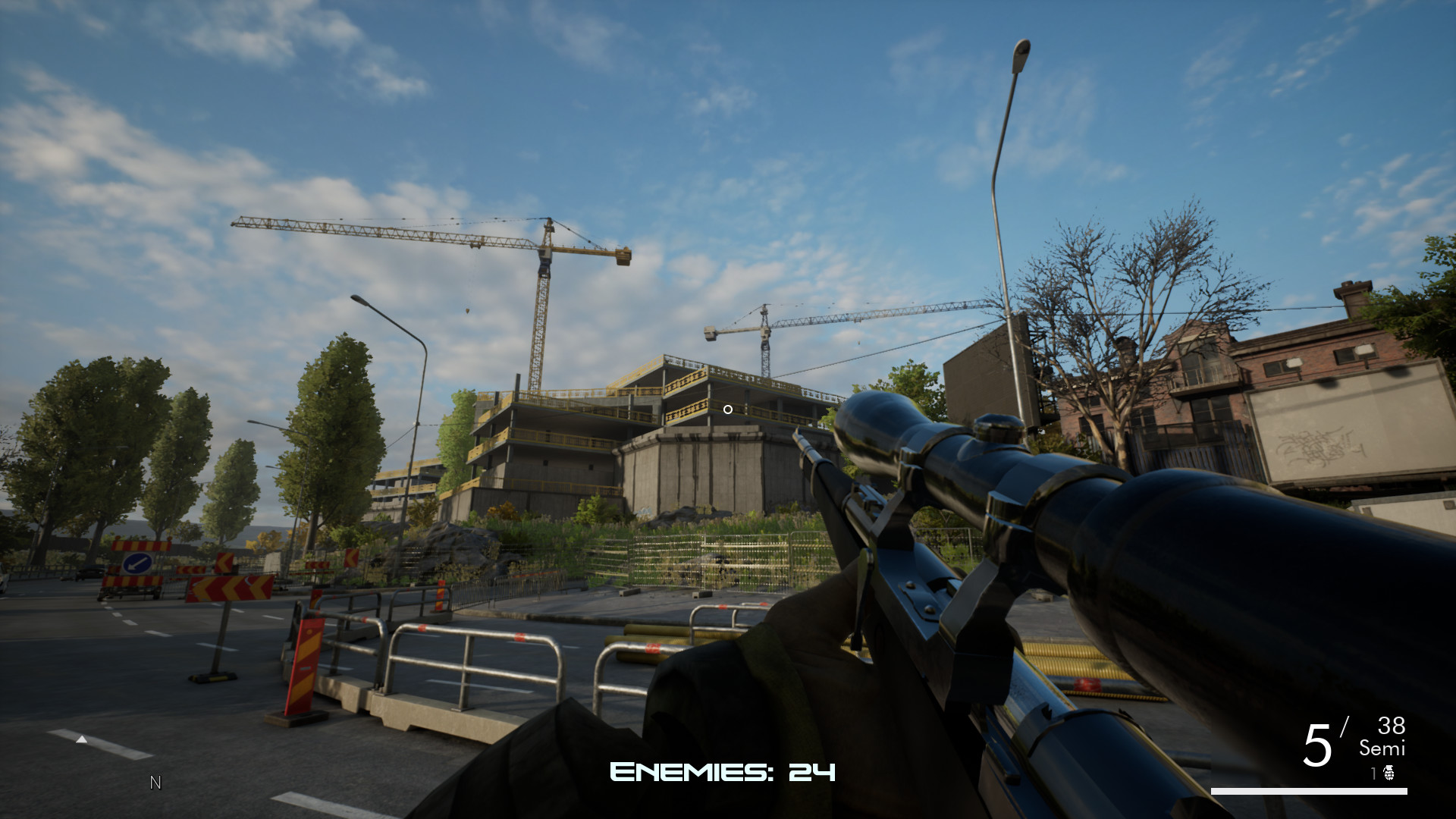Screen dimensions: 1456x819
Task: Click the circular crosshair reticle
Action: 727,409
